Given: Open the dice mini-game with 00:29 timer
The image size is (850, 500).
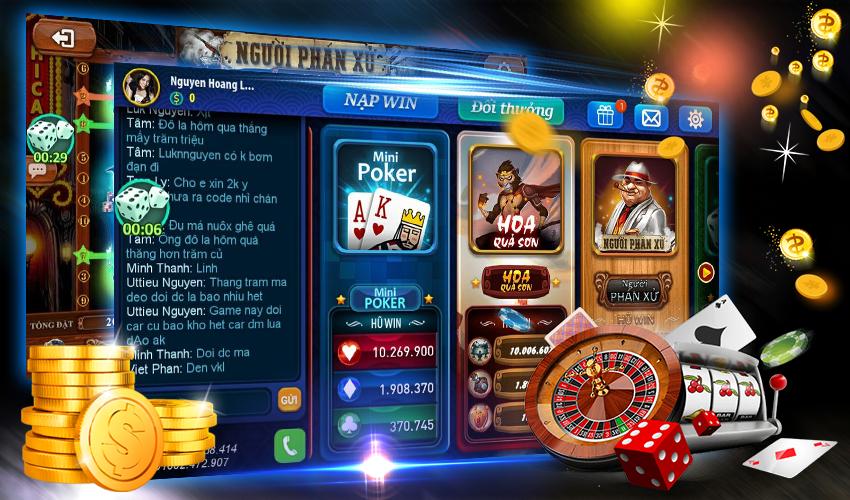Looking at the screenshot, I should click(x=48, y=137).
